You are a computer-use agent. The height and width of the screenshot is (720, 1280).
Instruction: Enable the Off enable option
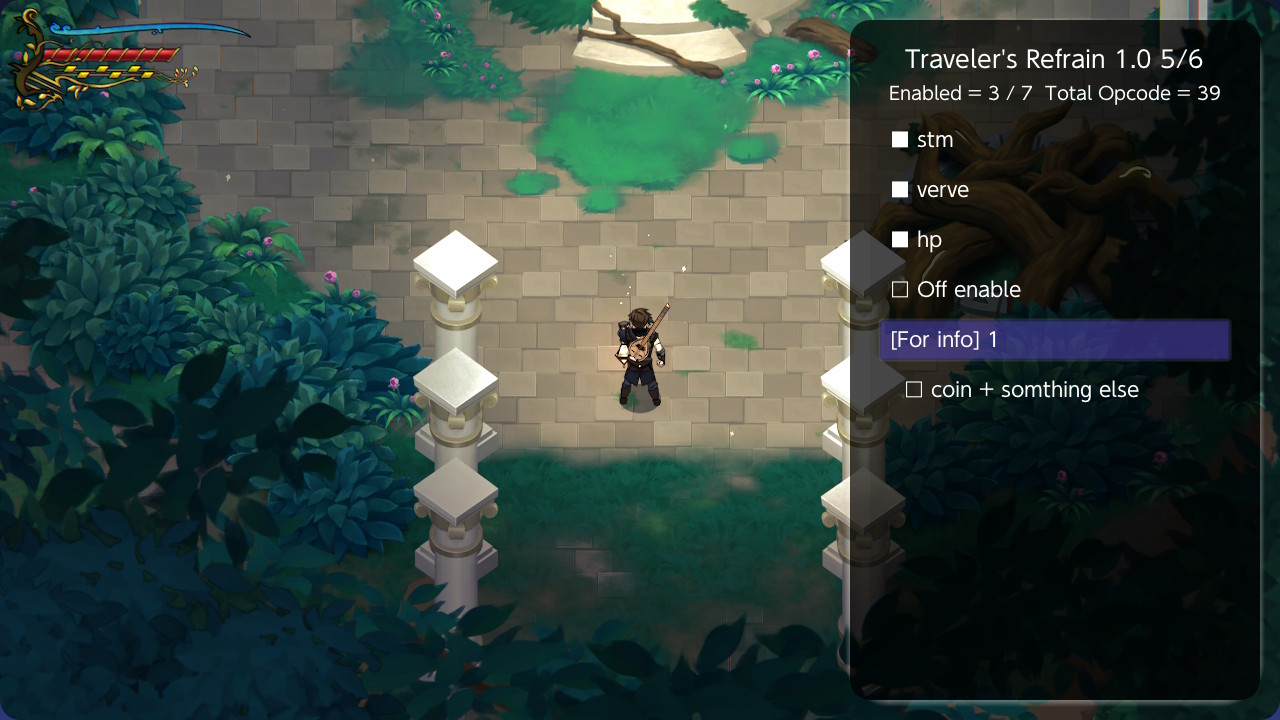click(899, 289)
